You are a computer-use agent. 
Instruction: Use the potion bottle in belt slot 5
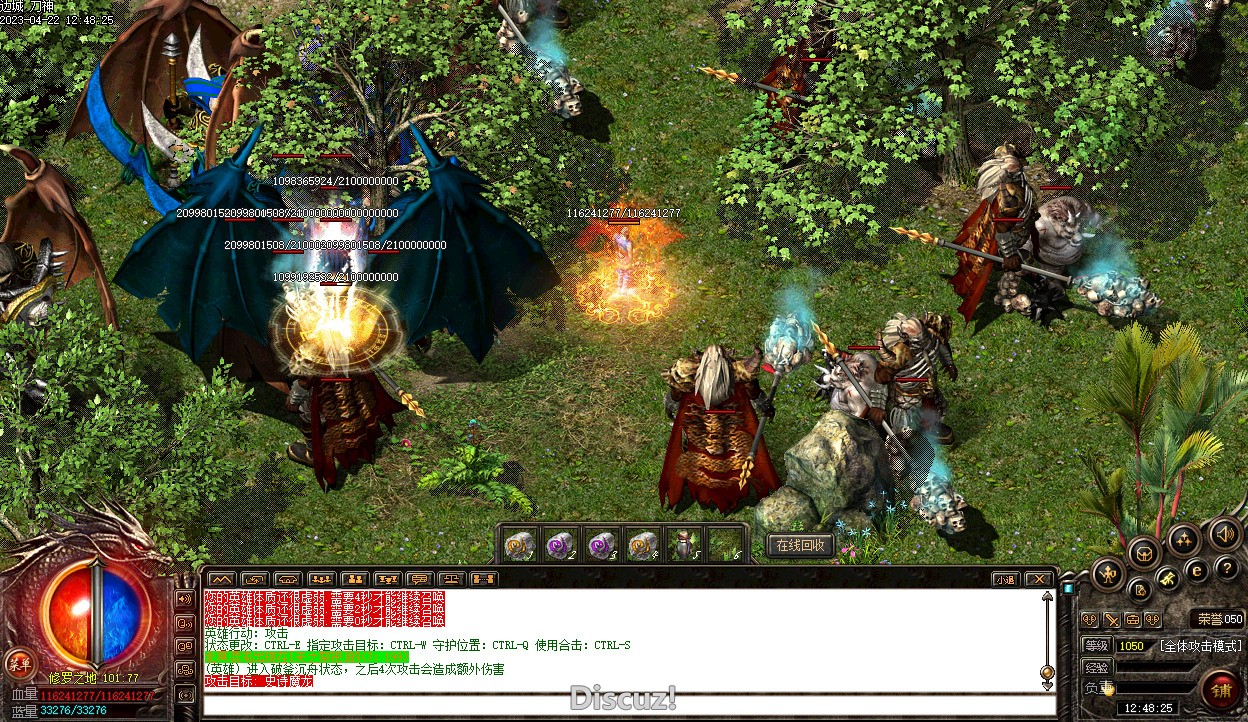[x=684, y=545]
